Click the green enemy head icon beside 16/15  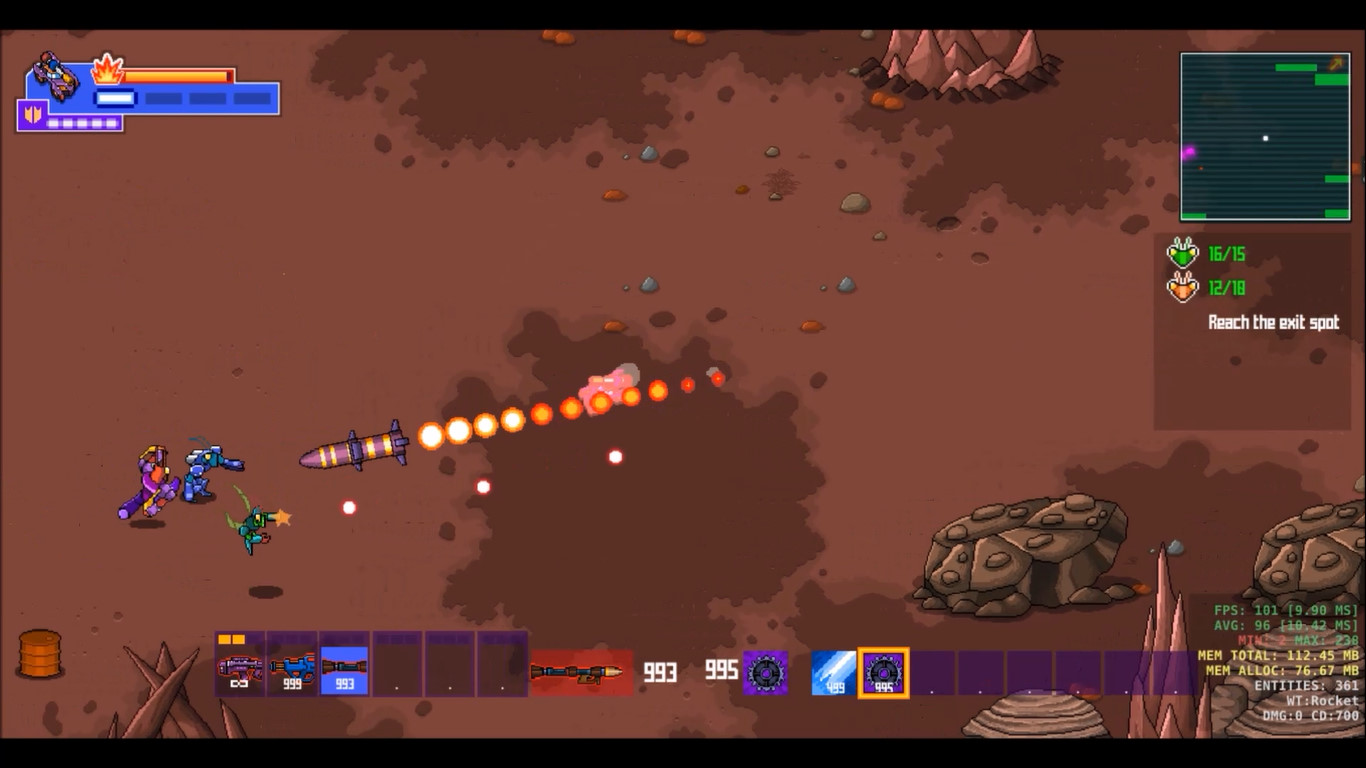tap(1183, 253)
